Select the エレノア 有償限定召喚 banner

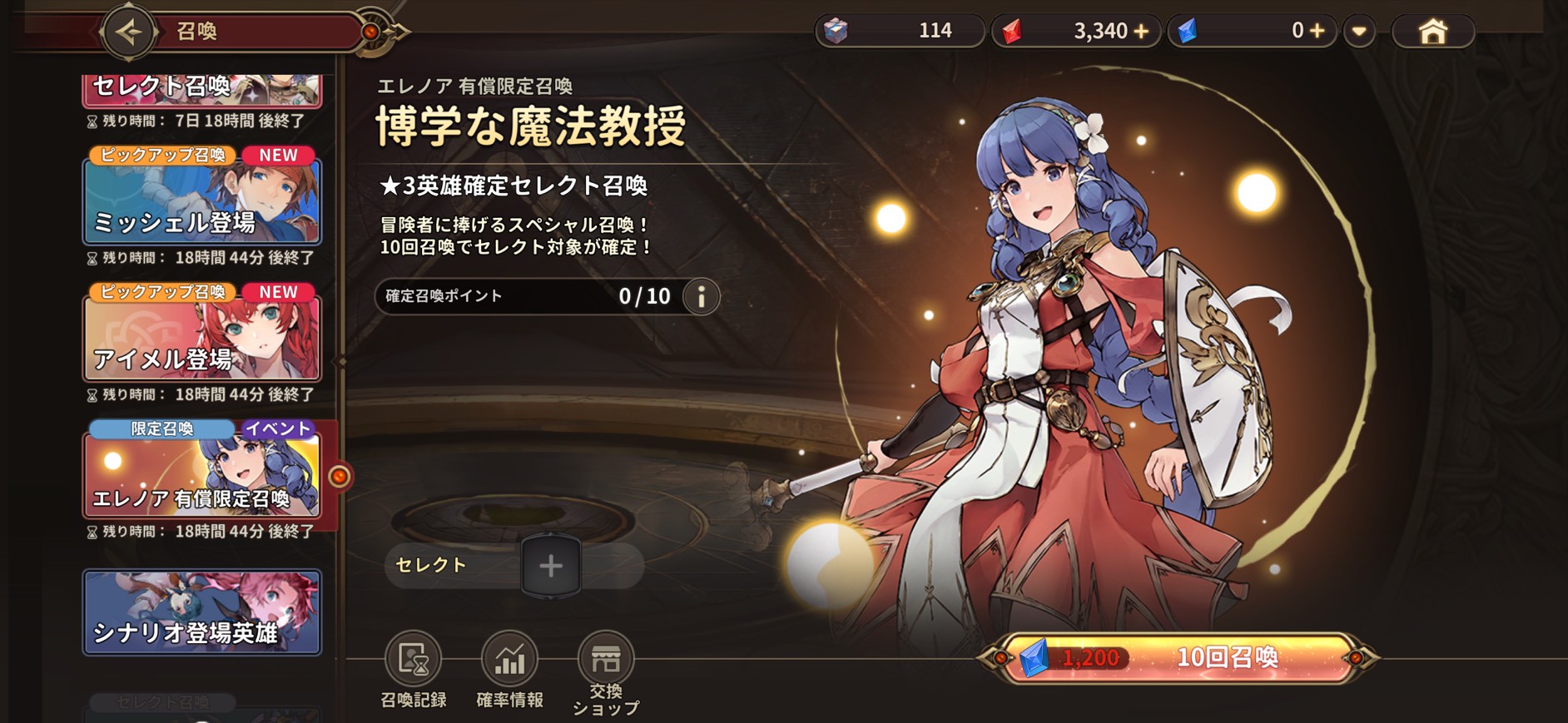tap(202, 477)
